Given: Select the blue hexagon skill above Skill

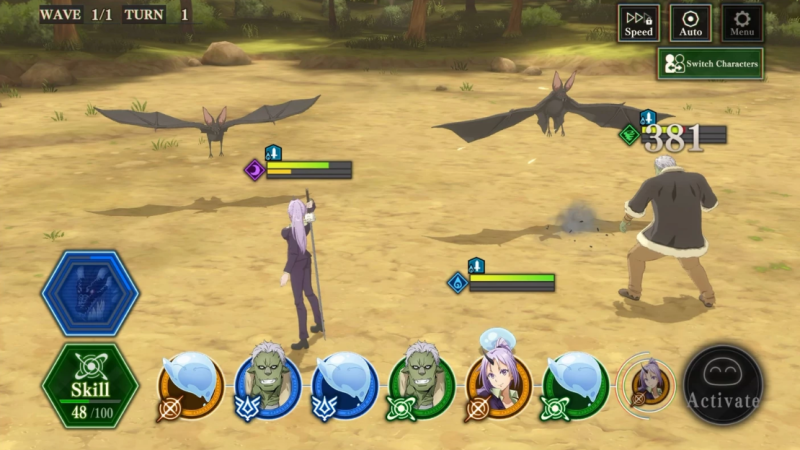Looking at the screenshot, I should (x=90, y=293).
